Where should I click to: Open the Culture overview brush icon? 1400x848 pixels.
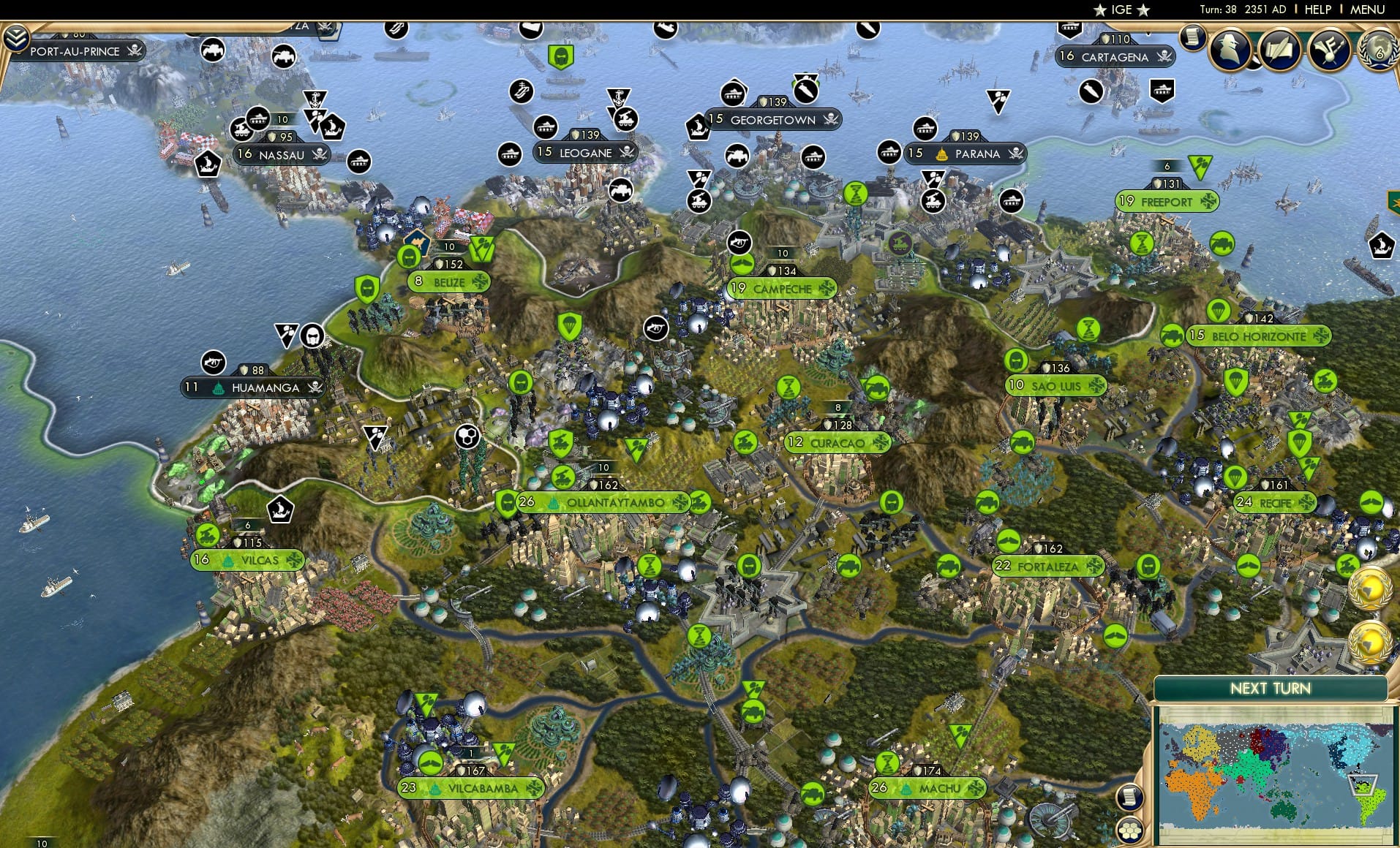point(1329,51)
